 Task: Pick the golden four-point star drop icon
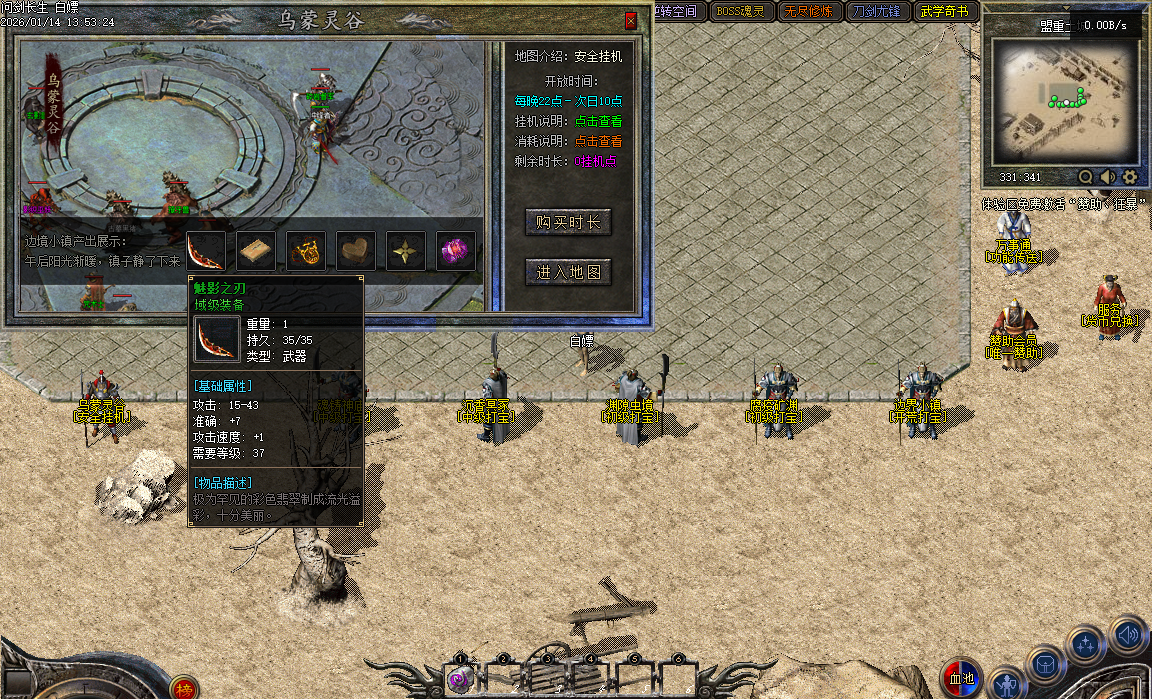point(406,251)
